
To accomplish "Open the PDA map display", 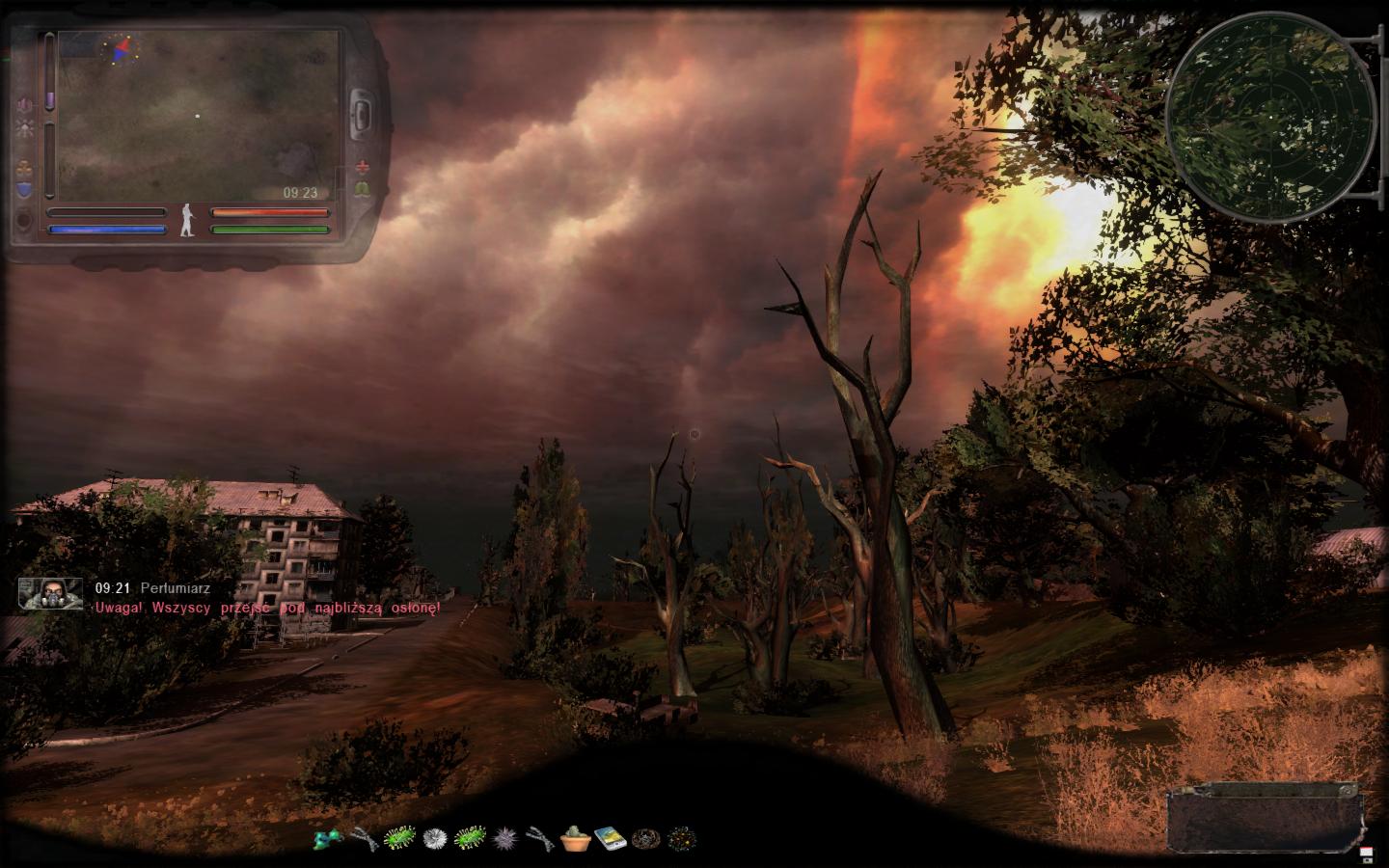I will pos(199,116).
